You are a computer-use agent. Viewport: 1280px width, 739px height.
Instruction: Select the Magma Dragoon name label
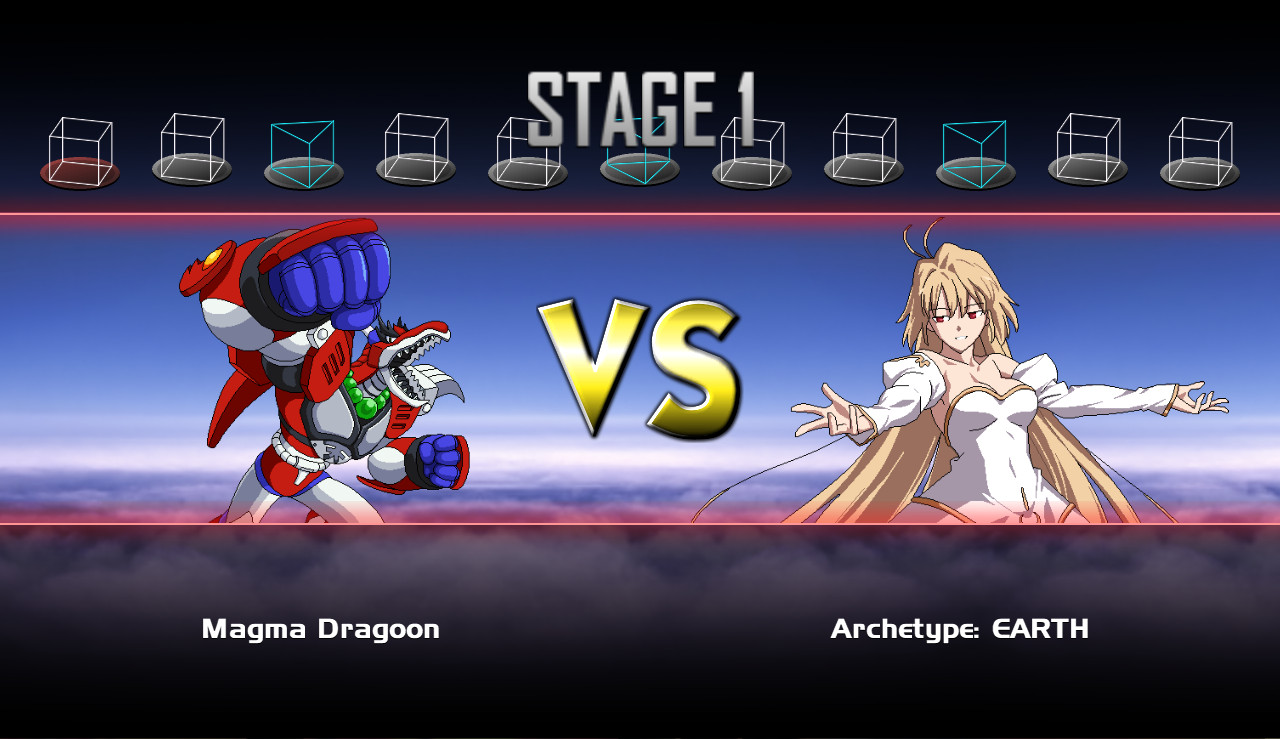[x=320, y=630]
